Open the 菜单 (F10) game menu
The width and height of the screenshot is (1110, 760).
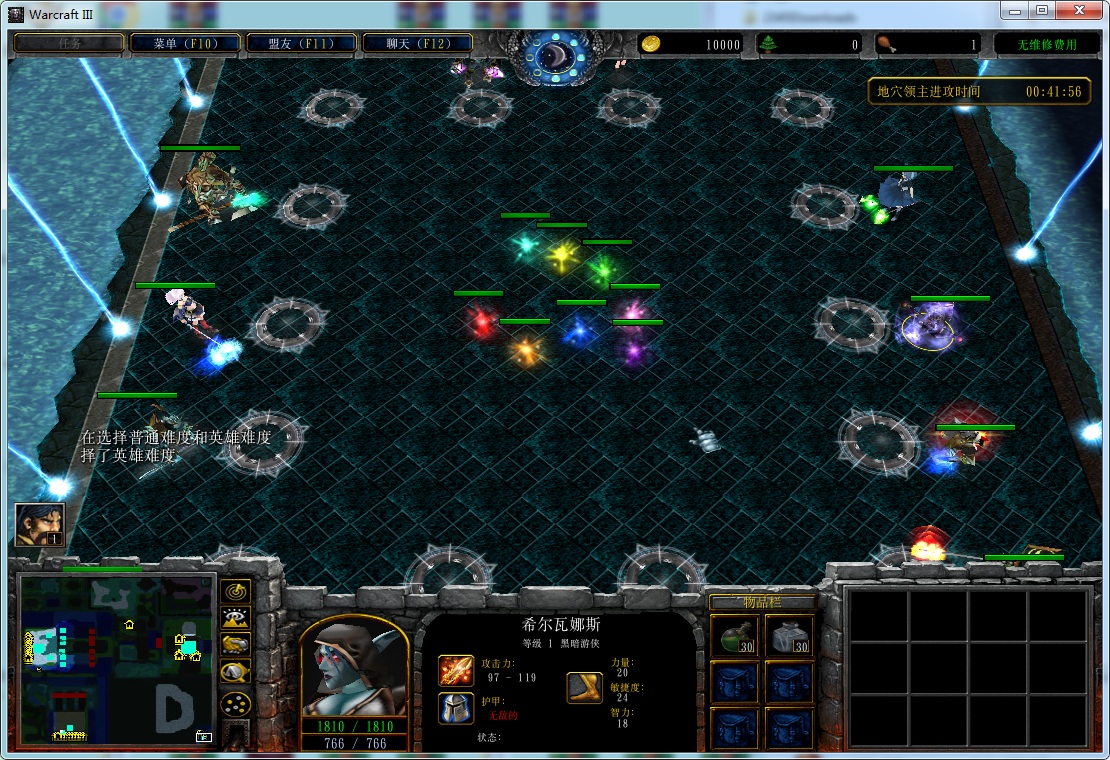(x=185, y=44)
